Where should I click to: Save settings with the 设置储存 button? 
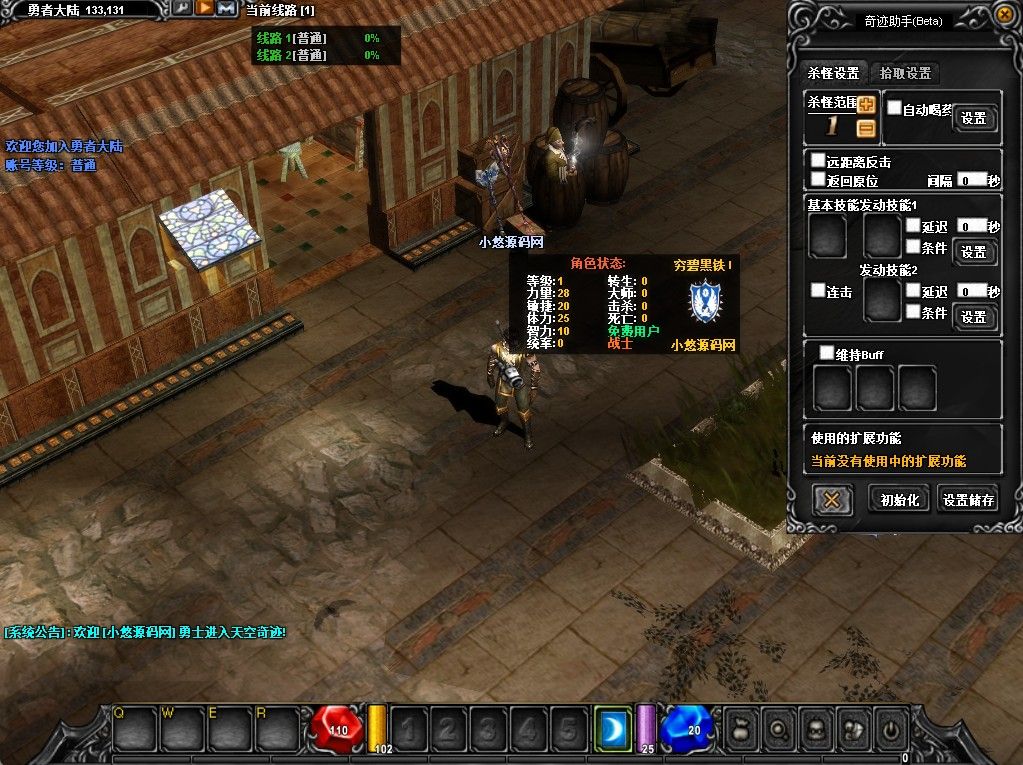click(968, 500)
